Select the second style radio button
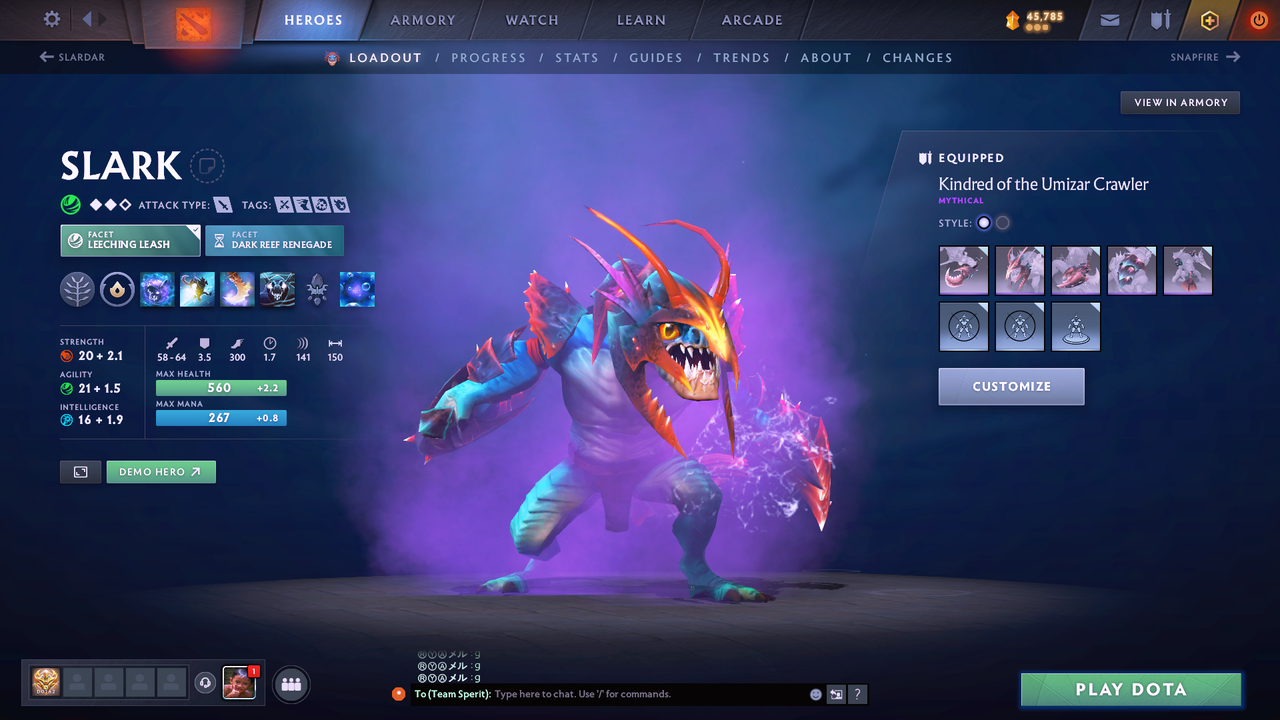The width and height of the screenshot is (1280, 720). click(x=1002, y=222)
